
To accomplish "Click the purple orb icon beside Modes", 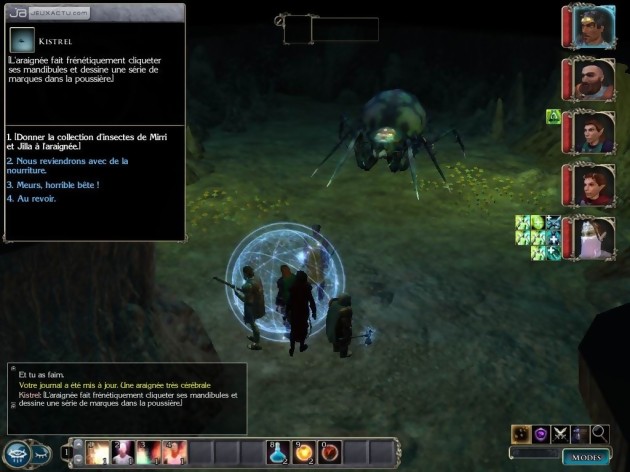I will (x=541, y=433).
